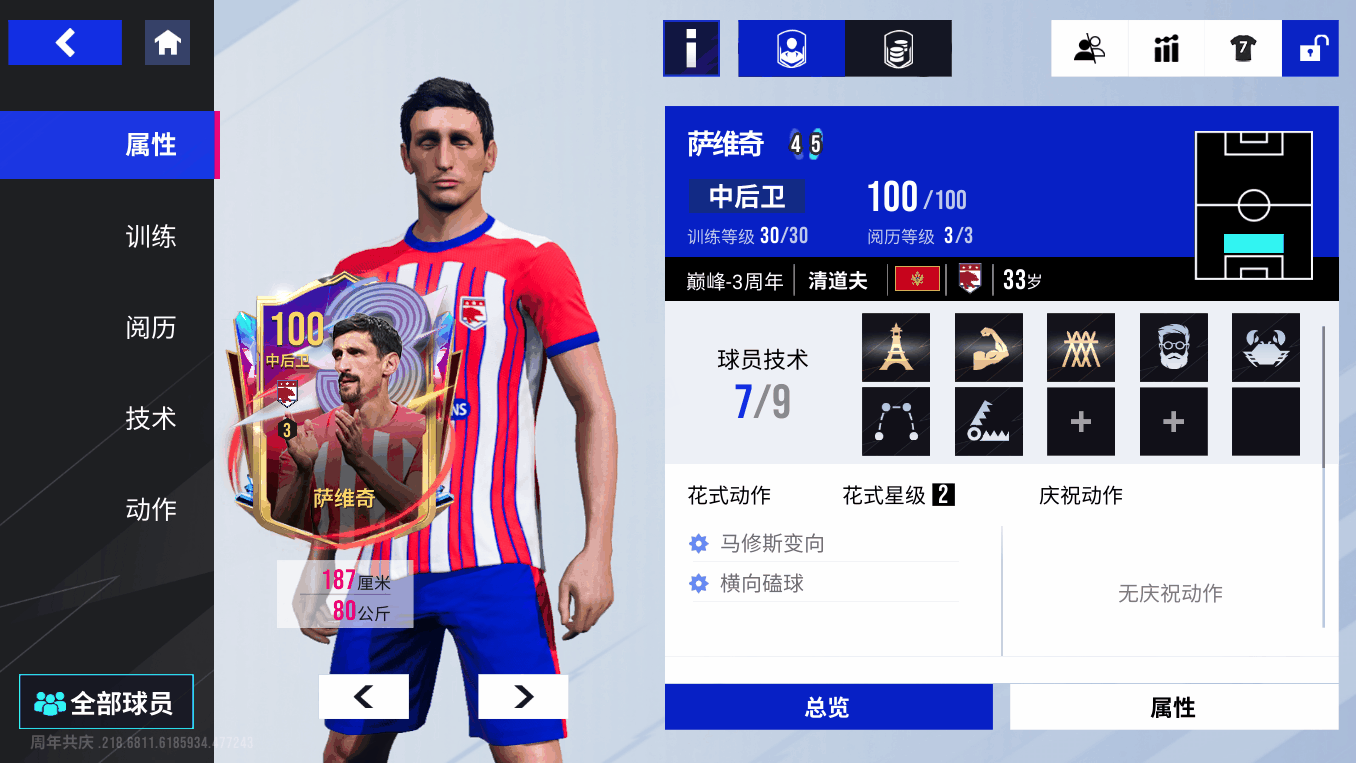This screenshot has height=763, width=1356.
Task: Select the Eiffel Tower skill icon
Action: [895, 347]
